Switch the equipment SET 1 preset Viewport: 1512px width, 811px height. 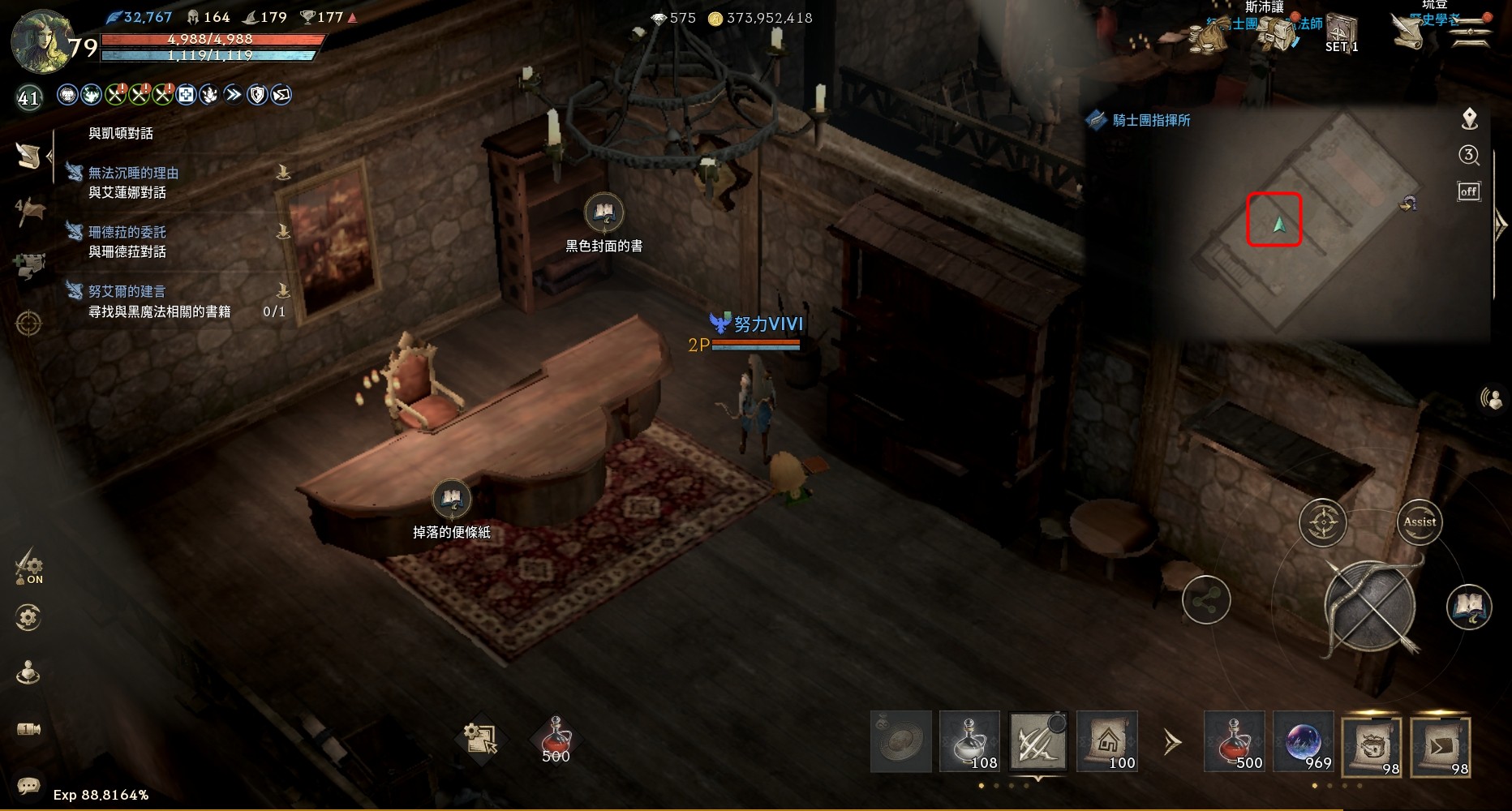[1342, 34]
